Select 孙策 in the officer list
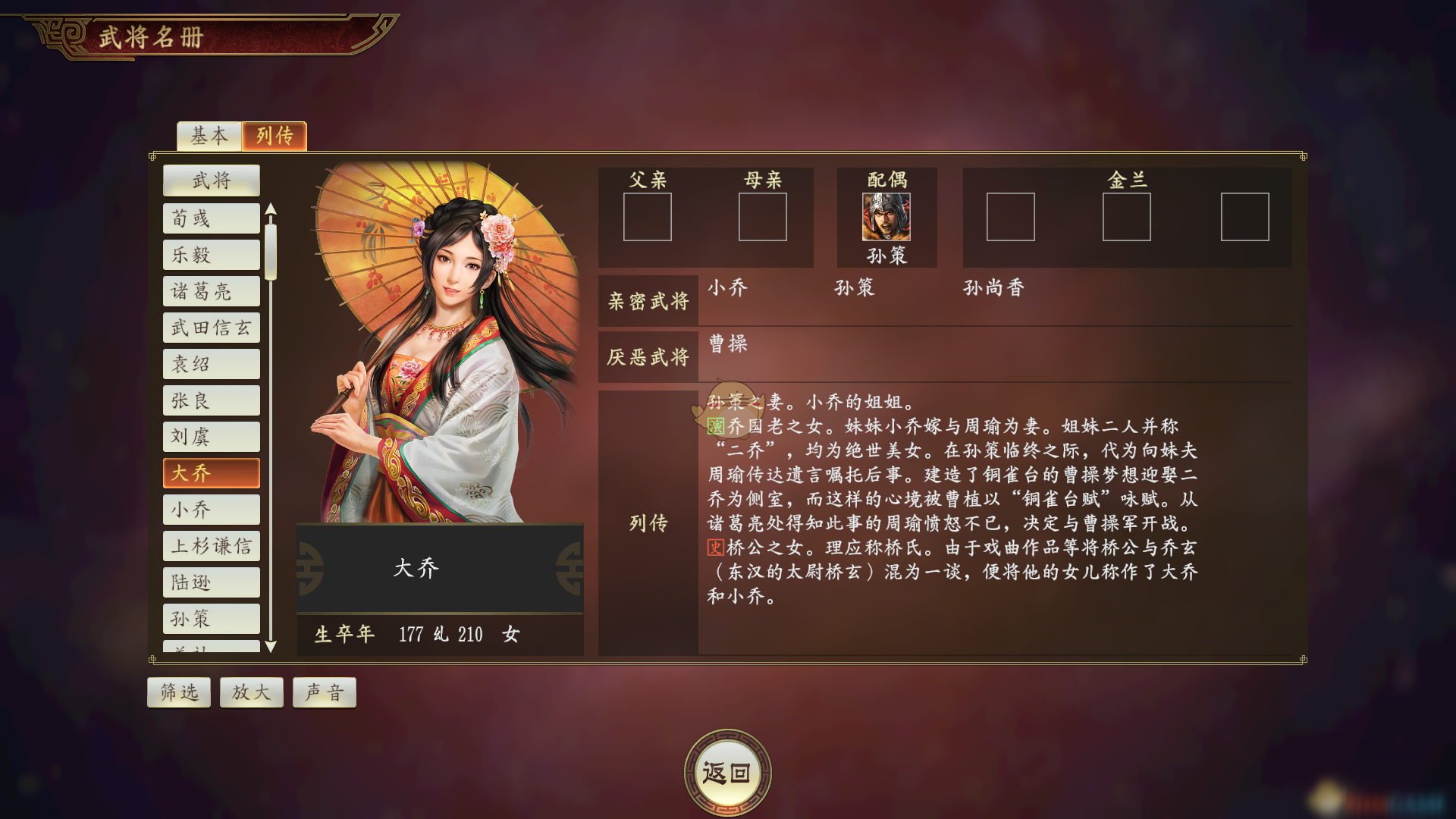The width and height of the screenshot is (1456, 819). pyautogui.click(x=211, y=619)
